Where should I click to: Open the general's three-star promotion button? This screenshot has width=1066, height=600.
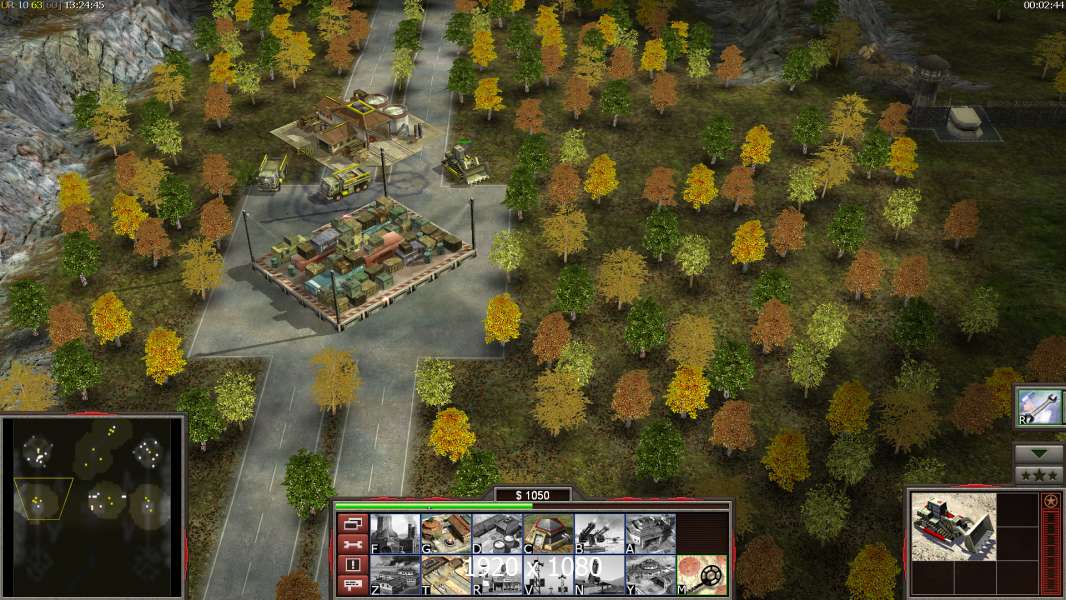tap(1038, 474)
